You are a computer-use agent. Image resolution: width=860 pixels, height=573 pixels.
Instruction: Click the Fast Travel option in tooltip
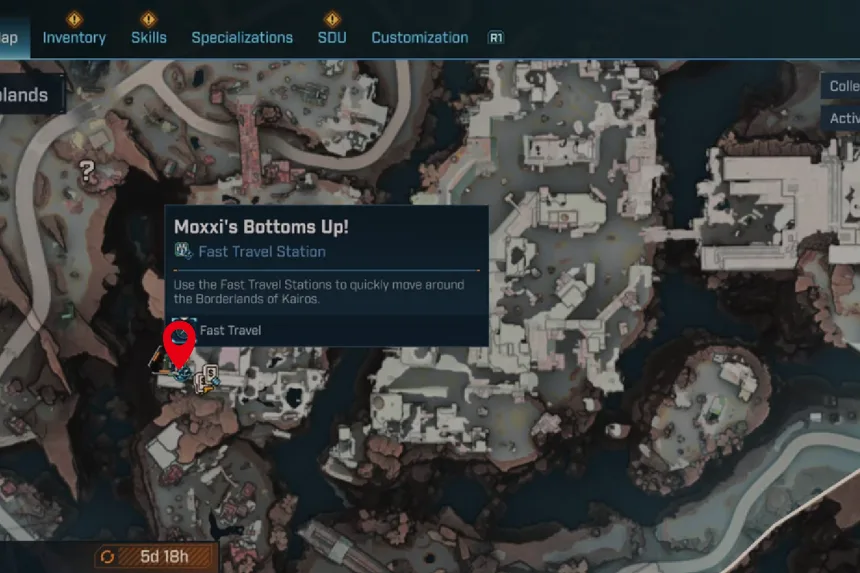click(230, 330)
